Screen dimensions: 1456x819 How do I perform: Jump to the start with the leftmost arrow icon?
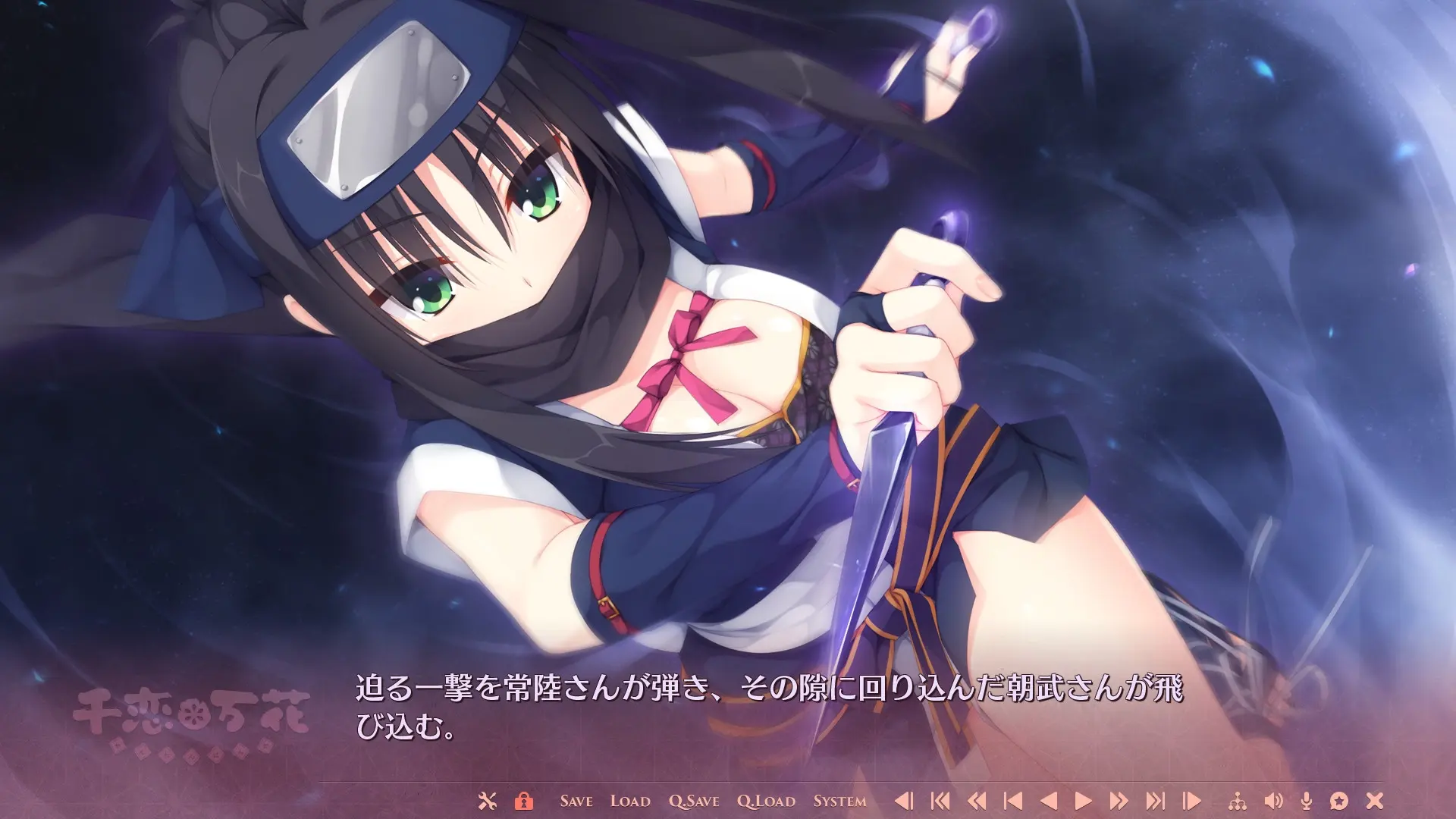(940, 800)
